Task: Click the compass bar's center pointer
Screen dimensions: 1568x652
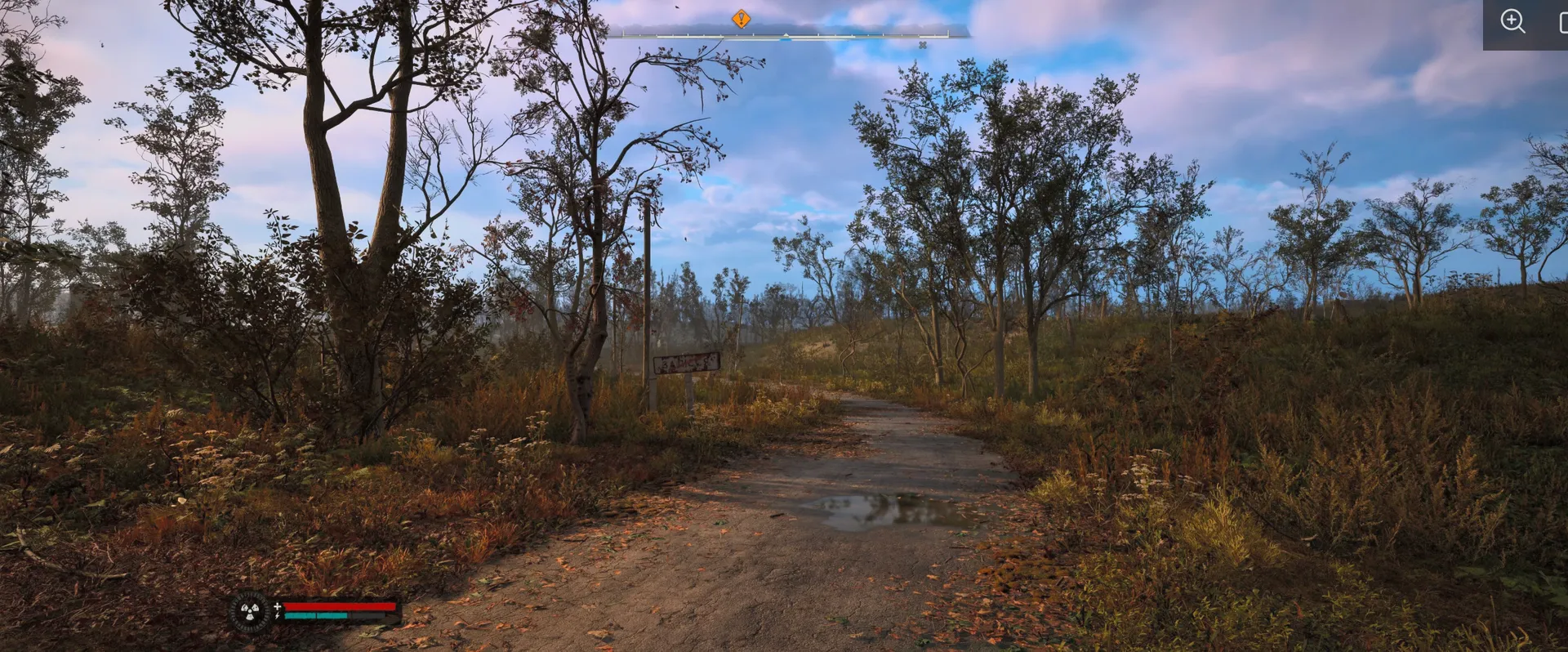Action: 786,37
